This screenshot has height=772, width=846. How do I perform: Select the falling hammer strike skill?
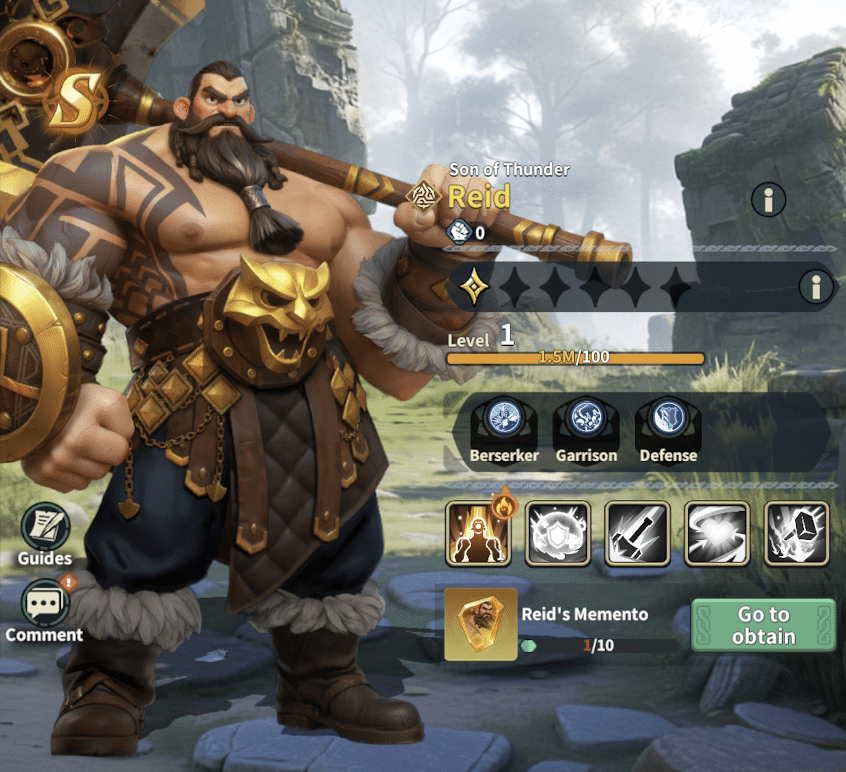click(x=637, y=534)
